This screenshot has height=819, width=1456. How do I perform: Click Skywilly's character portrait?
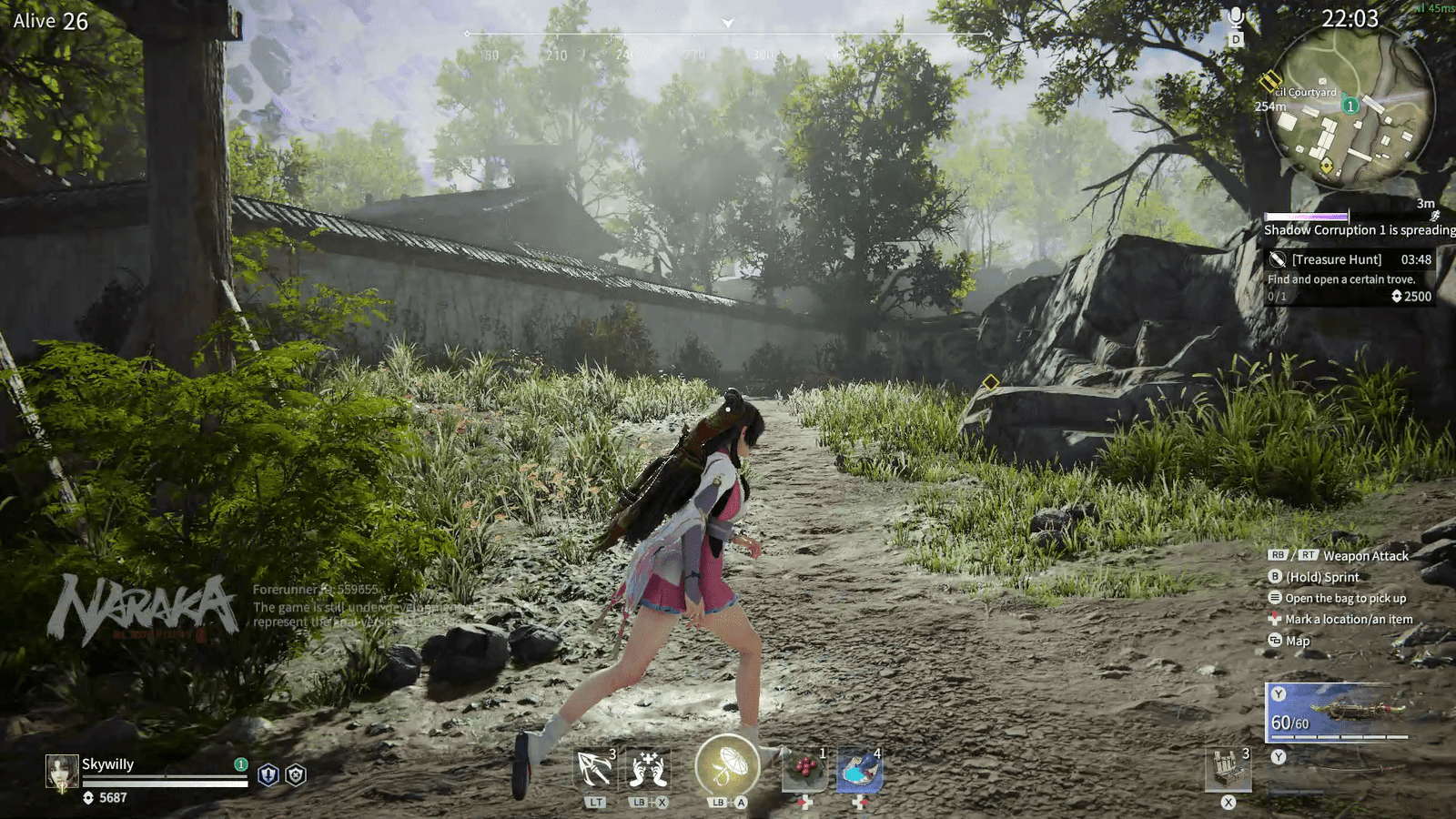62,771
